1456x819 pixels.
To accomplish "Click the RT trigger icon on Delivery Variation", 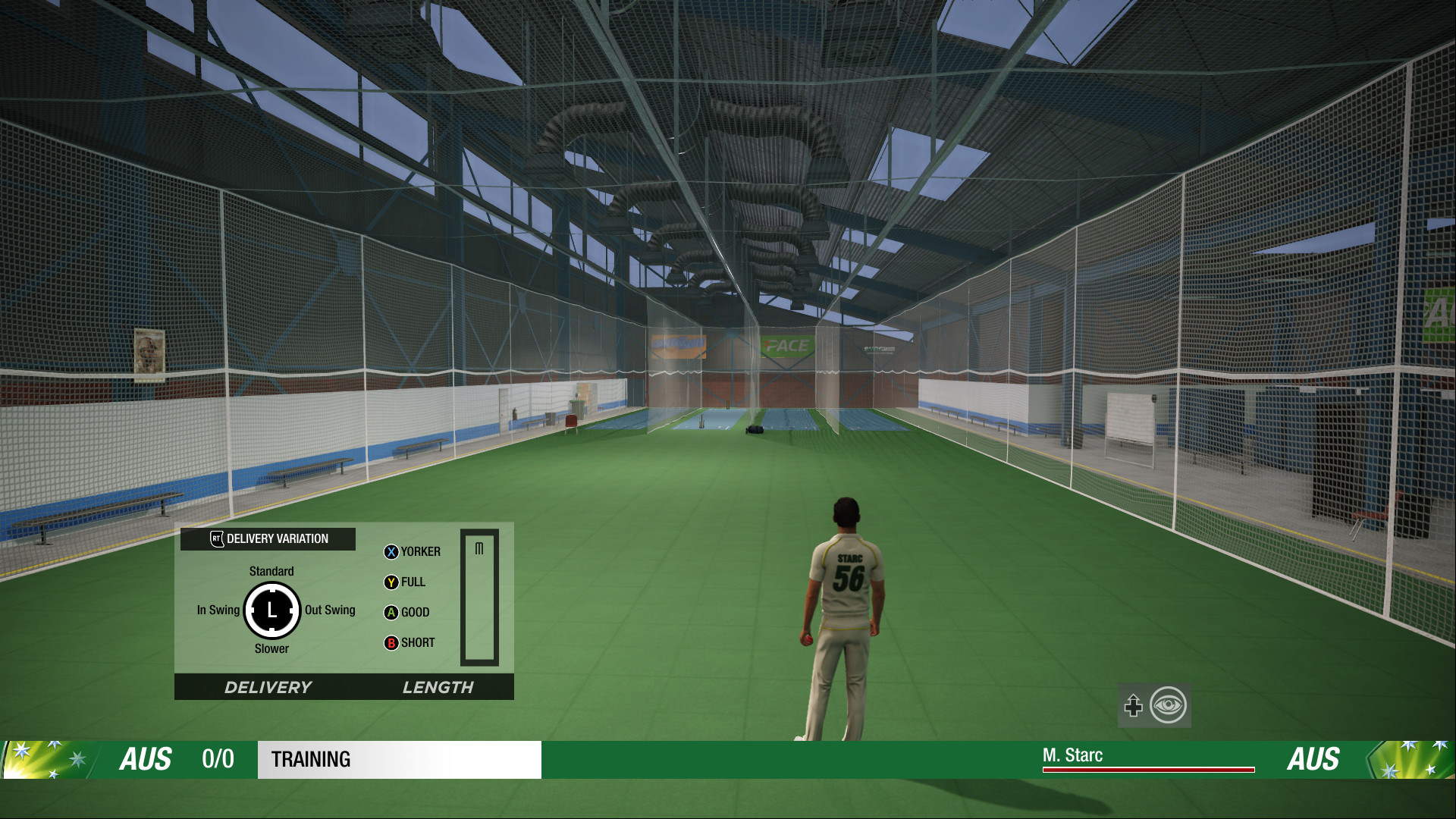I will 215,538.
